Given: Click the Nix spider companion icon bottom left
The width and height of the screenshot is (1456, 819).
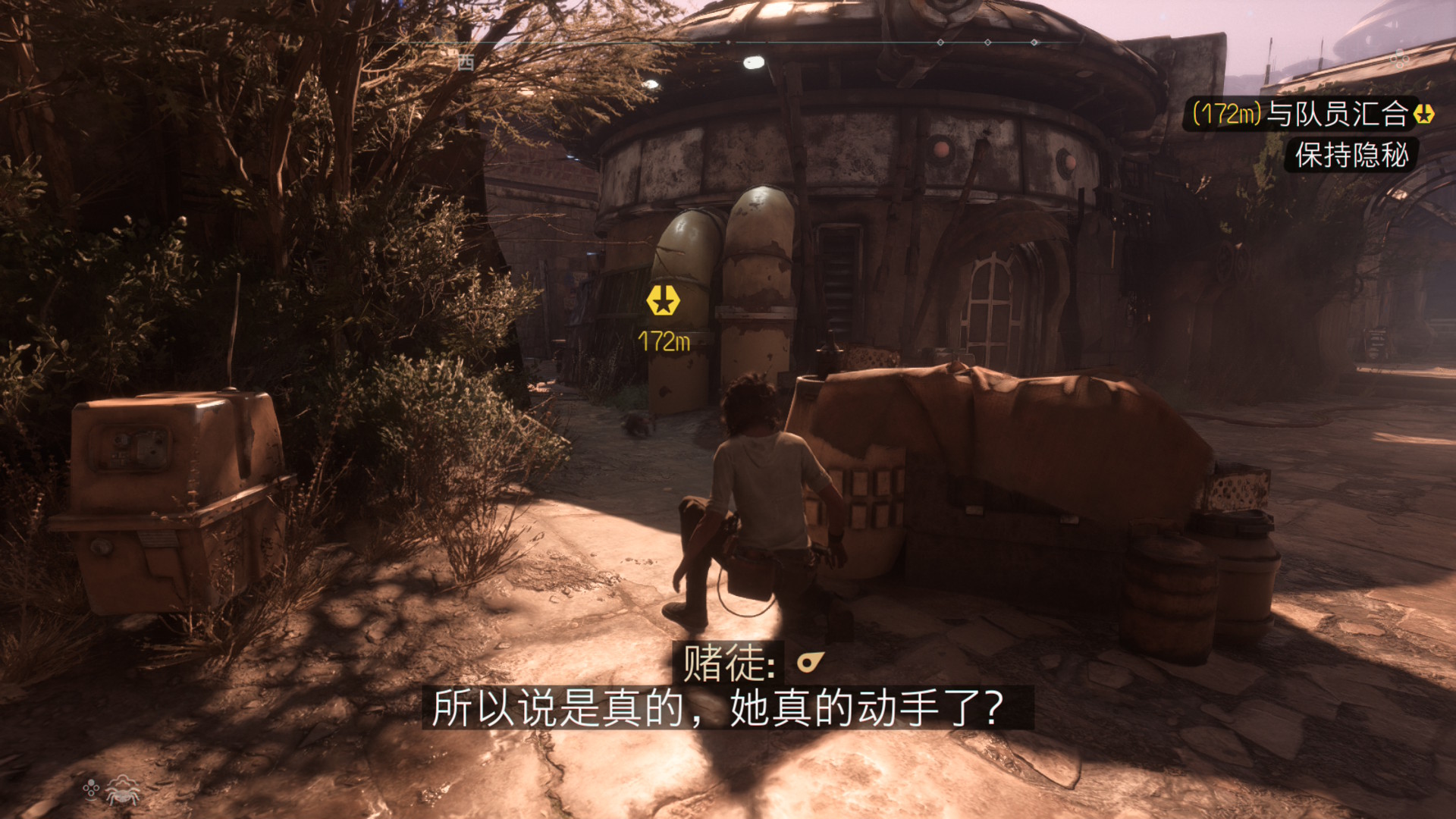Looking at the screenshot, I should pyautogui.click(x=122, y=792).
